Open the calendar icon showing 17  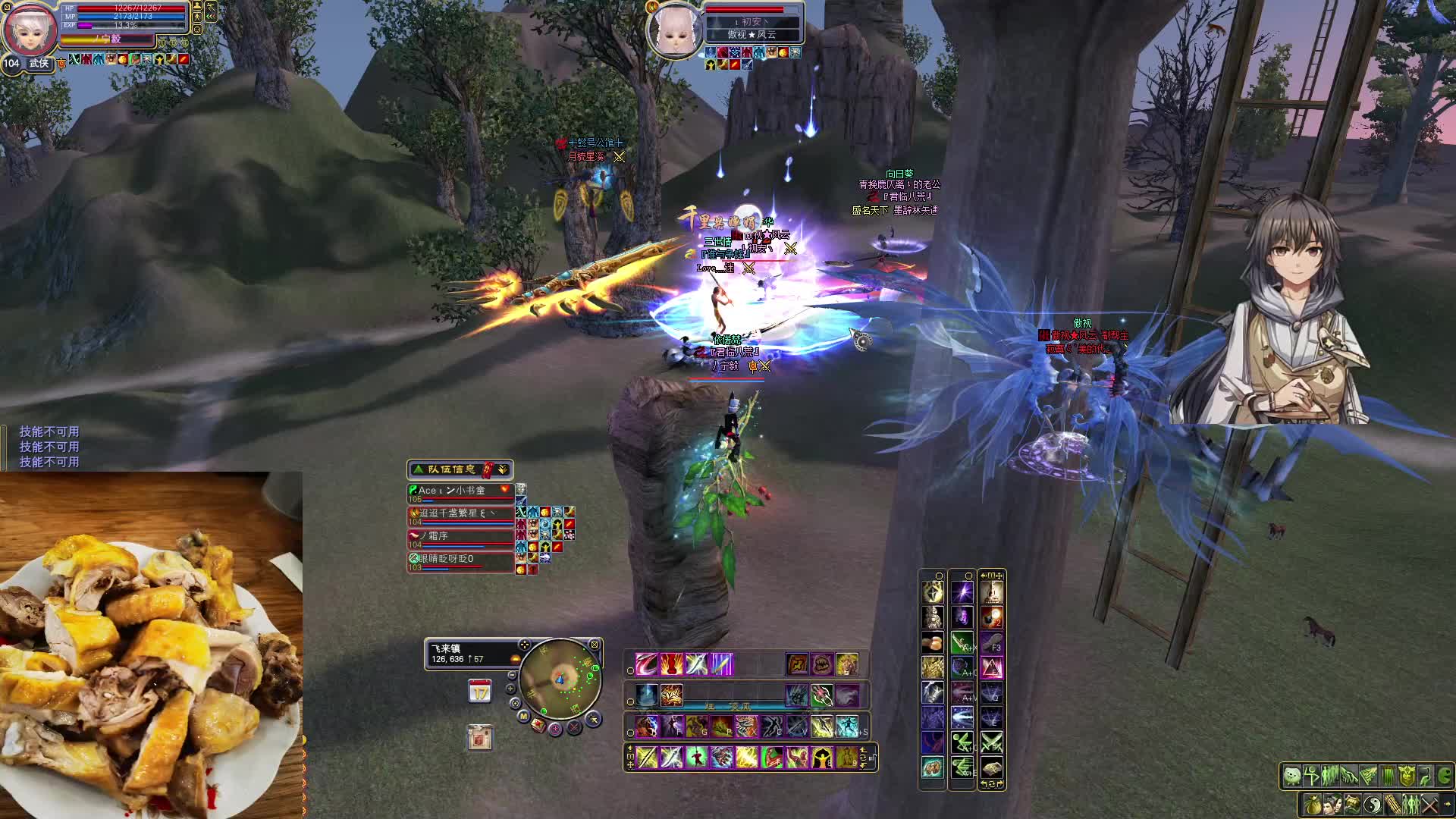(479, 692)
